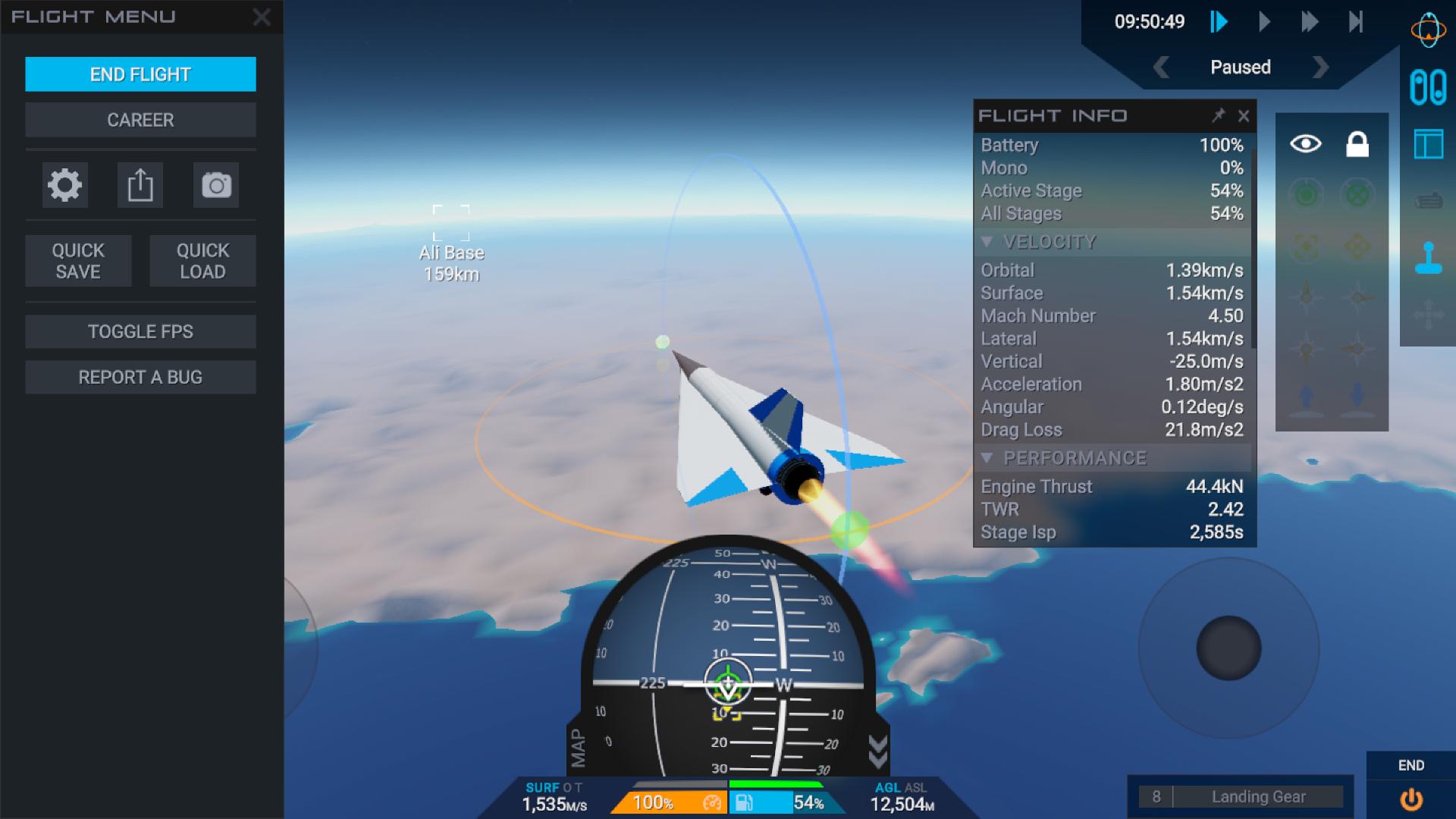
Task: Collapse the VELOCITY section
Action: tap(987, 242)
